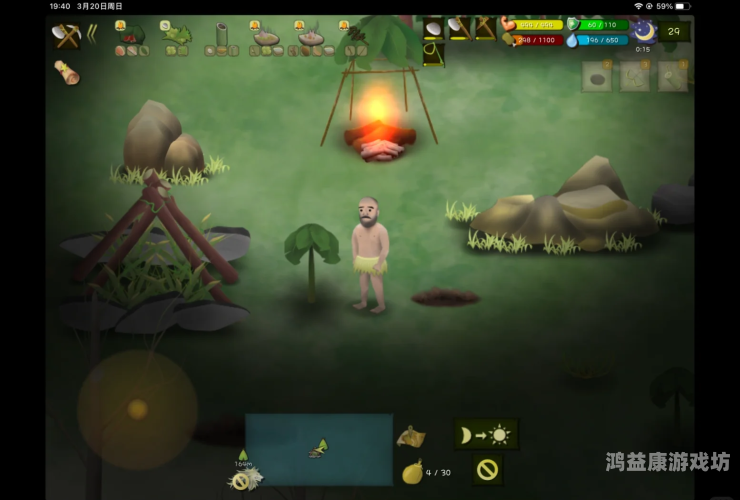Select the red berries on leaf recipe
Viewport: 740px width, 500px height.
click(x=132, y=37)
